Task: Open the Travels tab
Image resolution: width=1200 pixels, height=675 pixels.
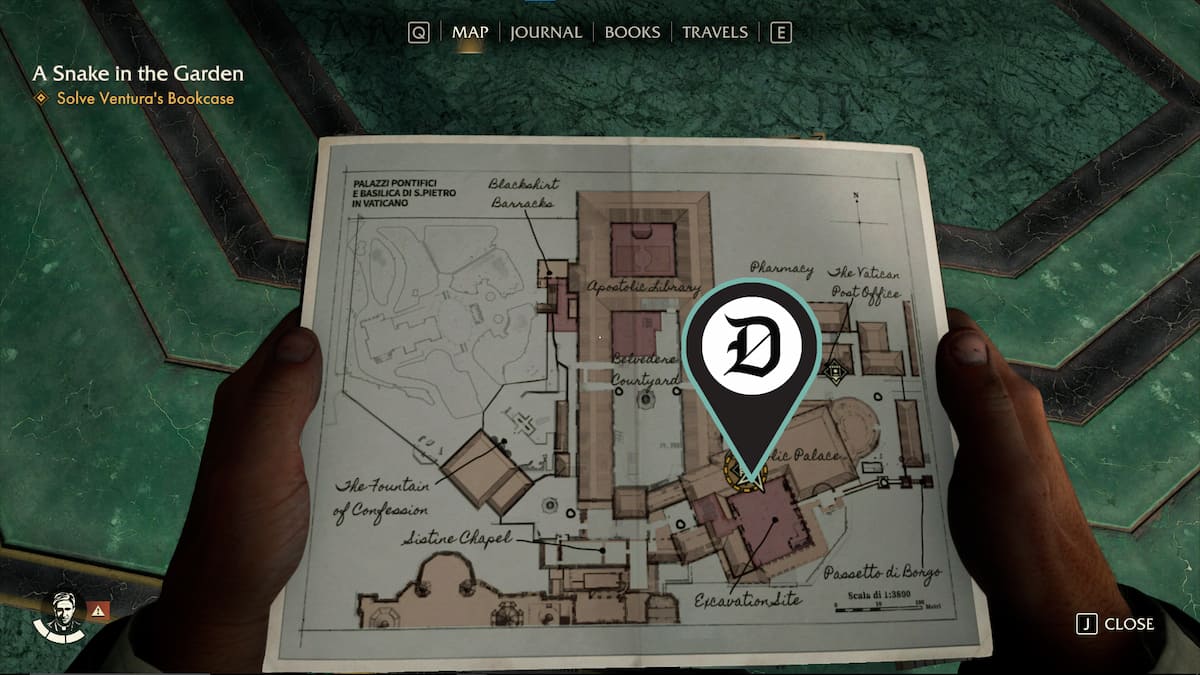Action: coord(714,32)
